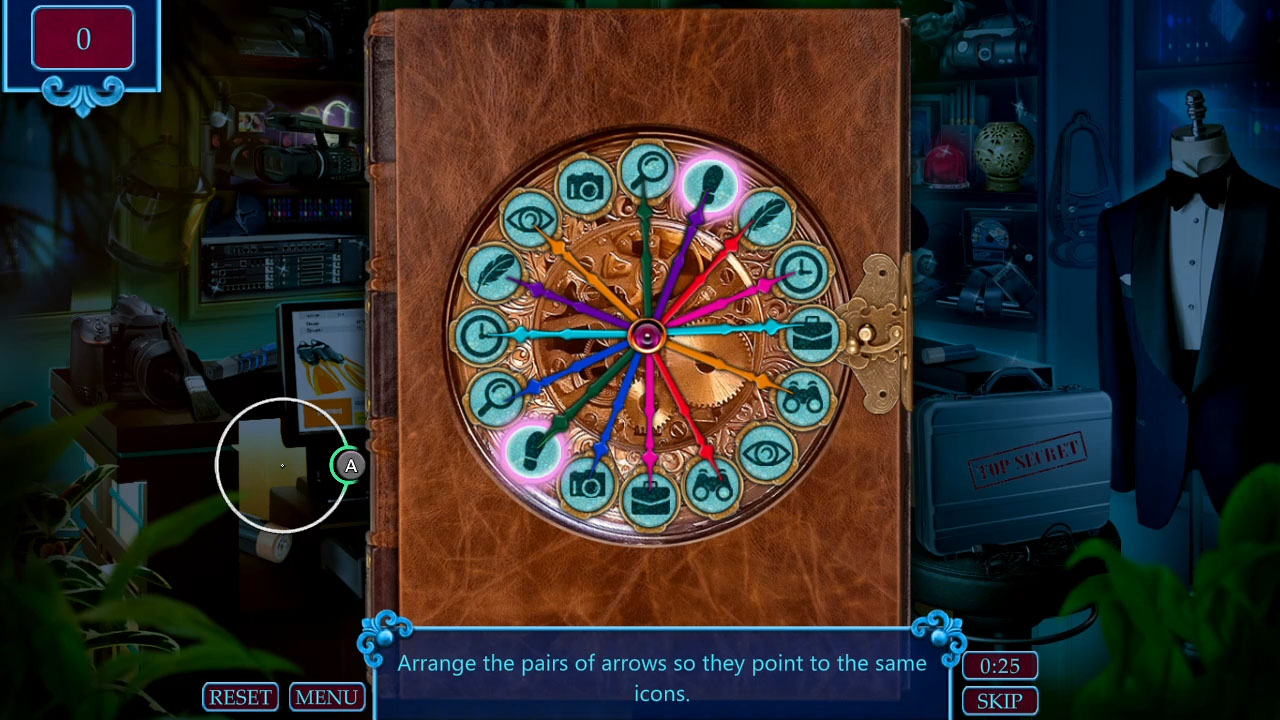Click the hint counter showing zero
The height and width of the screenshot is (720, 1280).
click(x=83, y=37)
